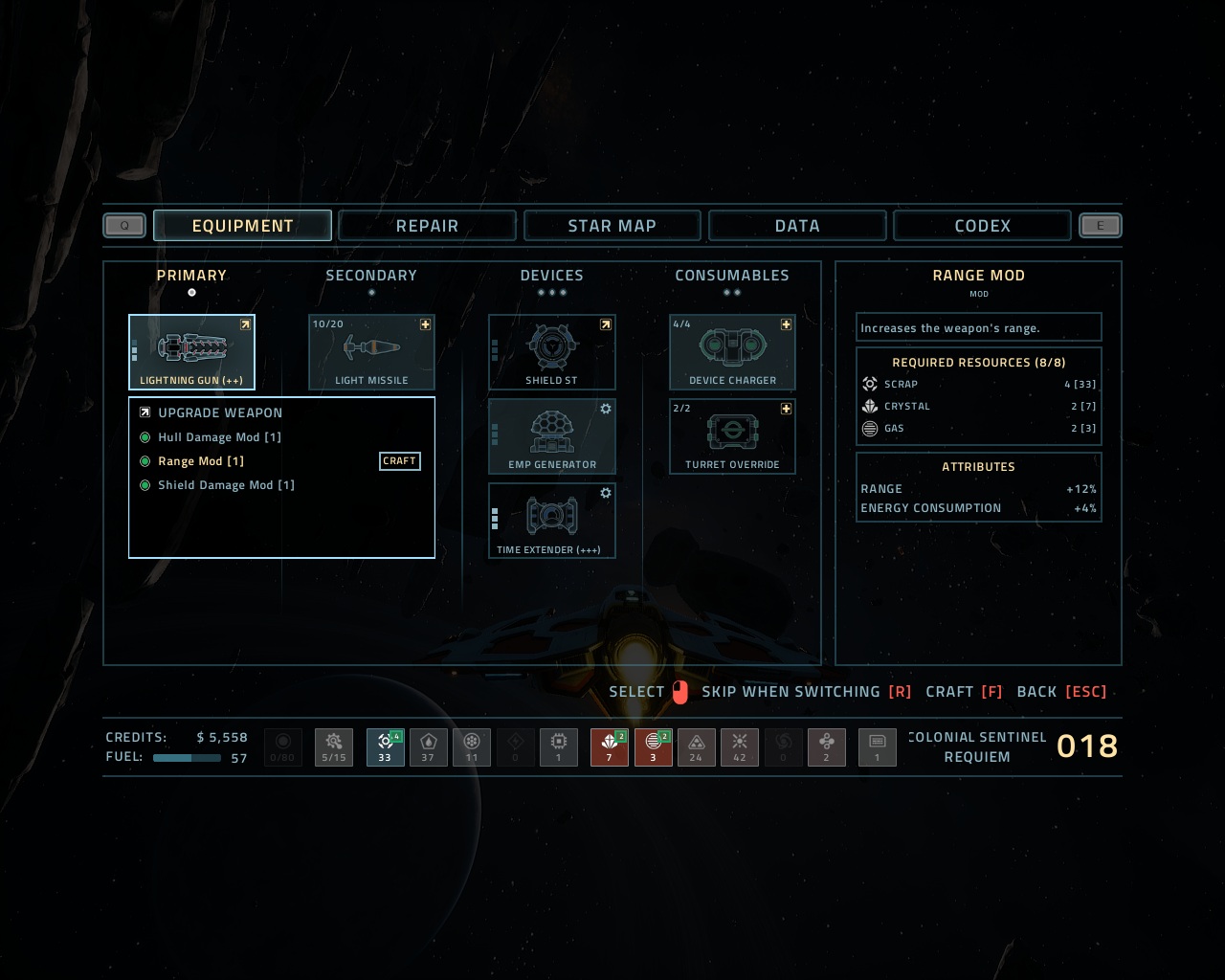
Task: Choose the Turret Override consumable slot
Action: tap(732, 435)
